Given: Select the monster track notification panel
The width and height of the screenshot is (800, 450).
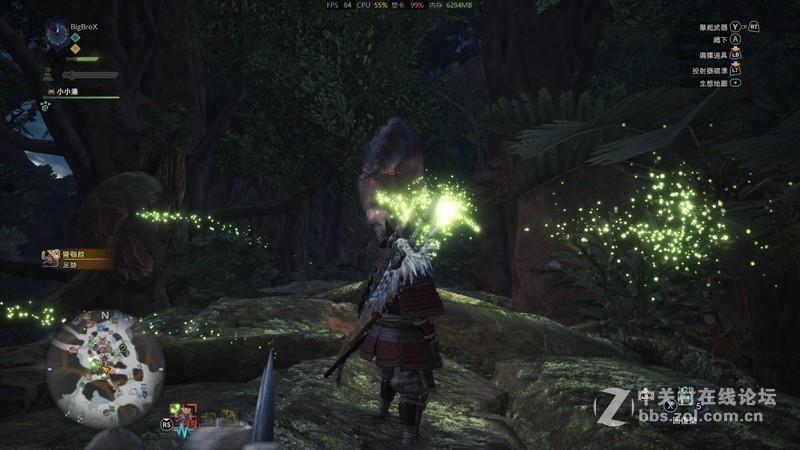Looking at the screenshot, I should (x=76, y=257).
